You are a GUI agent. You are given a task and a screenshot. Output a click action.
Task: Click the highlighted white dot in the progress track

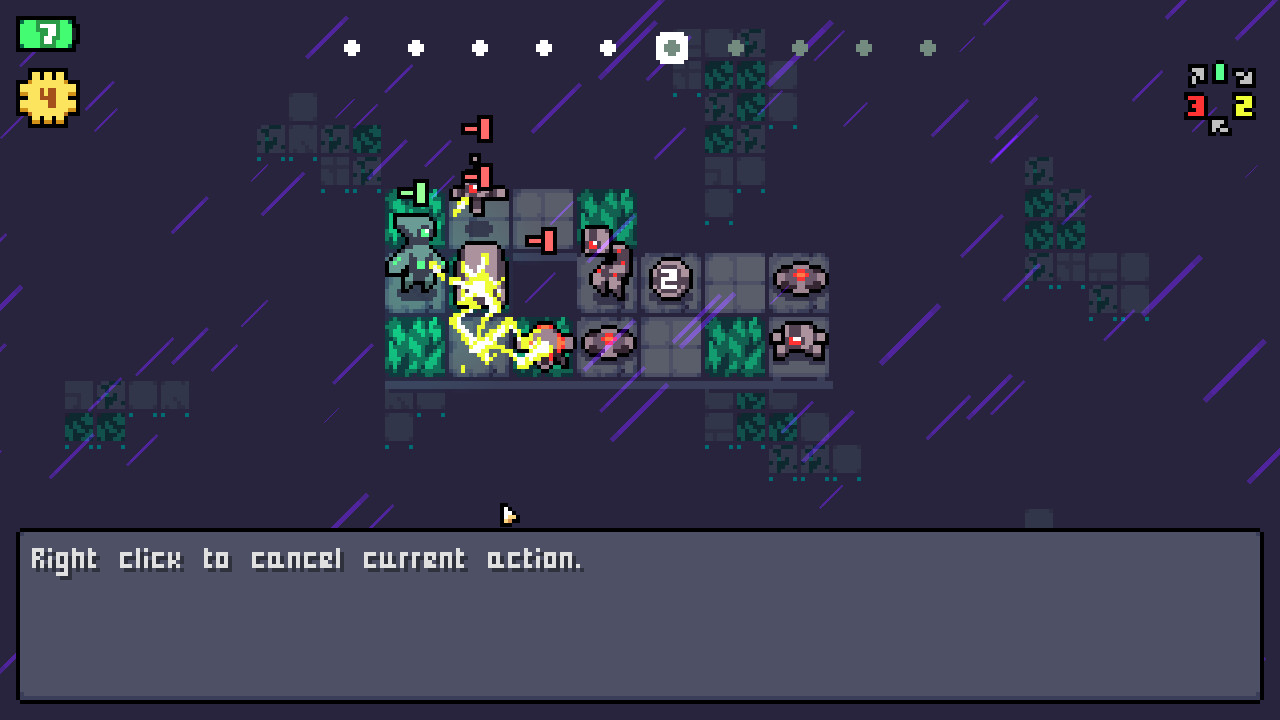pyautogui.click(x=672, y=48)
